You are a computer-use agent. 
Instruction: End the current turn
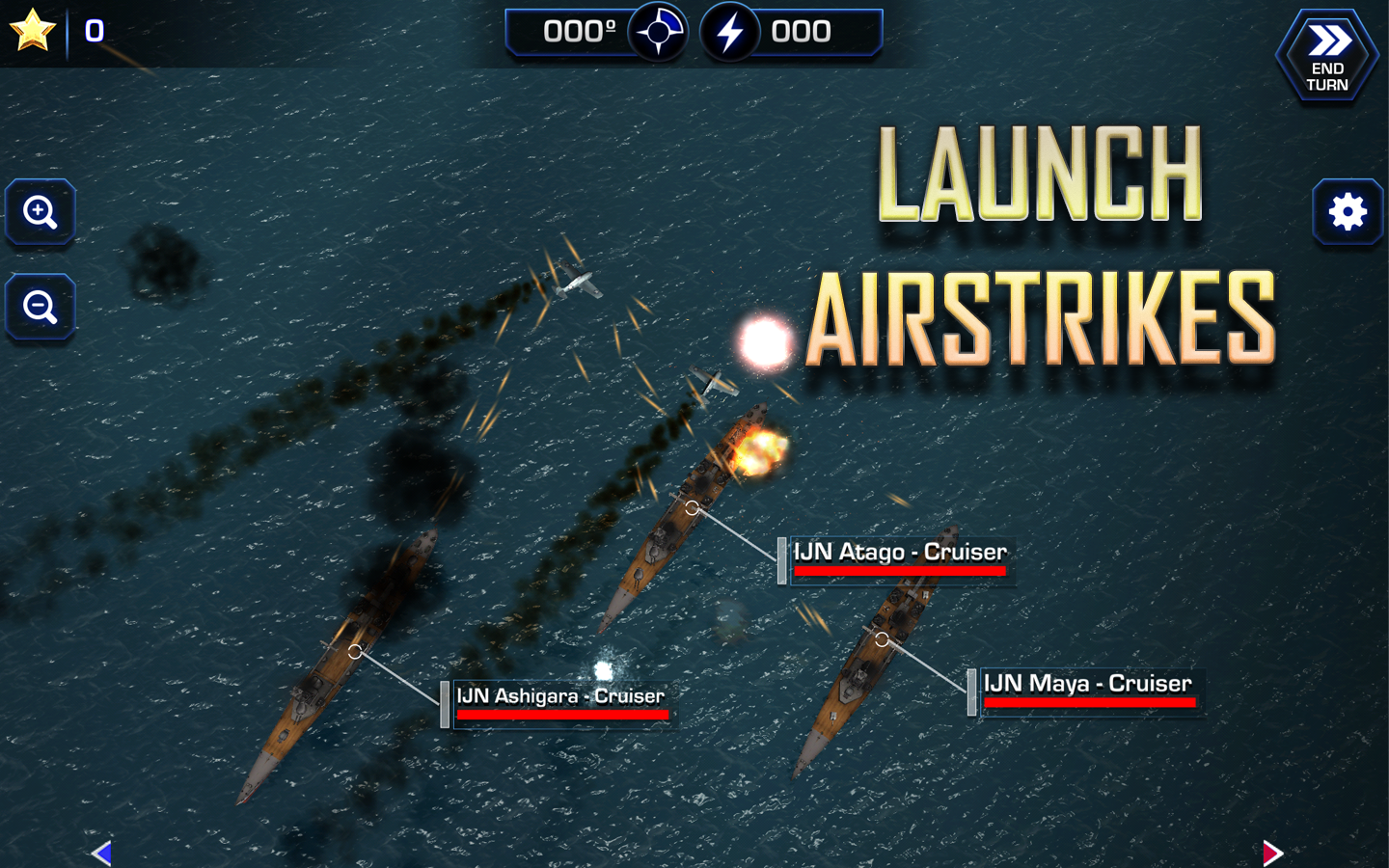pos(1327,56)
